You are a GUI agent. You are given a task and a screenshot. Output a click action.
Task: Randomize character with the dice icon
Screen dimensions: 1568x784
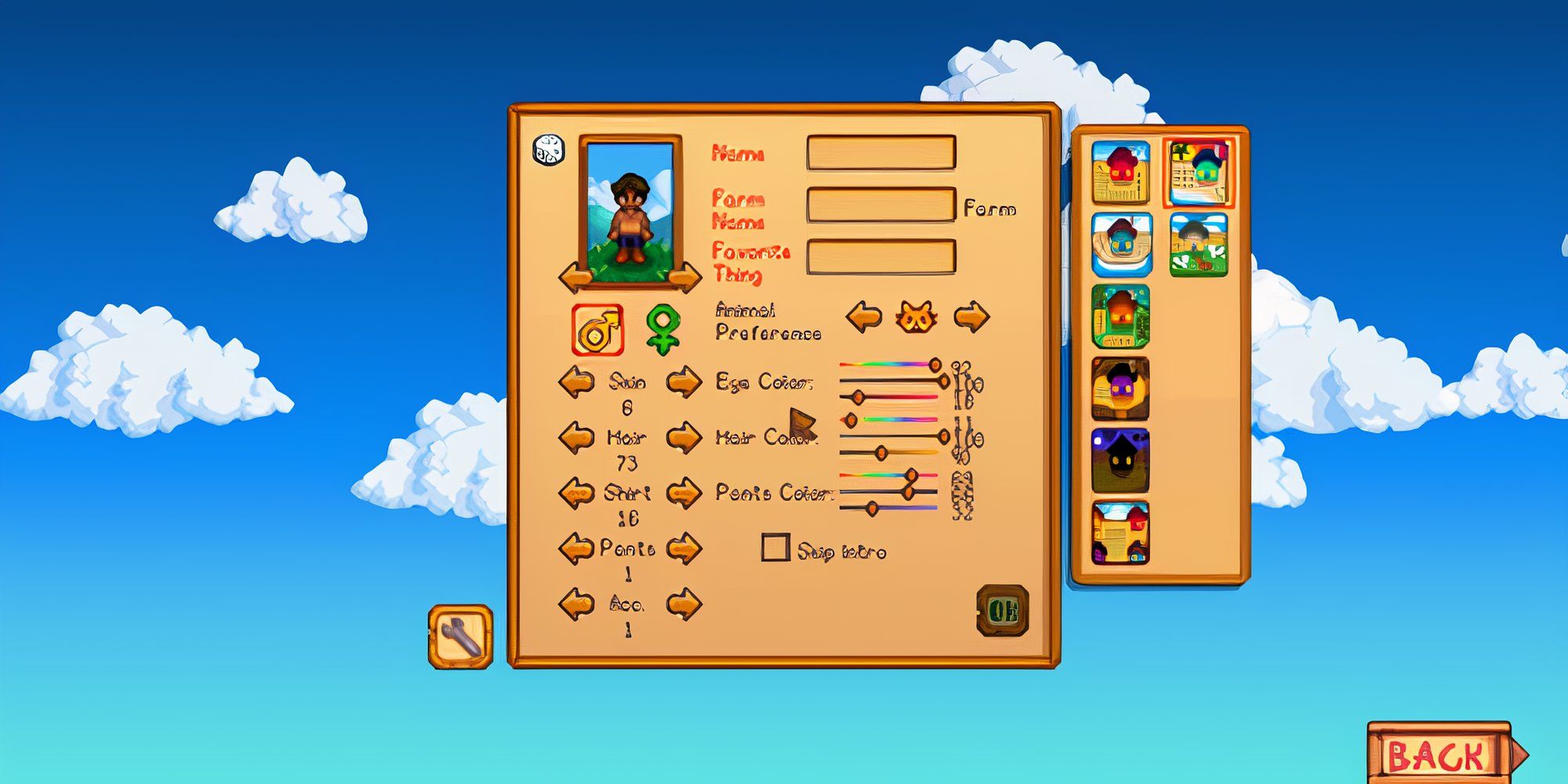[548, 150]
